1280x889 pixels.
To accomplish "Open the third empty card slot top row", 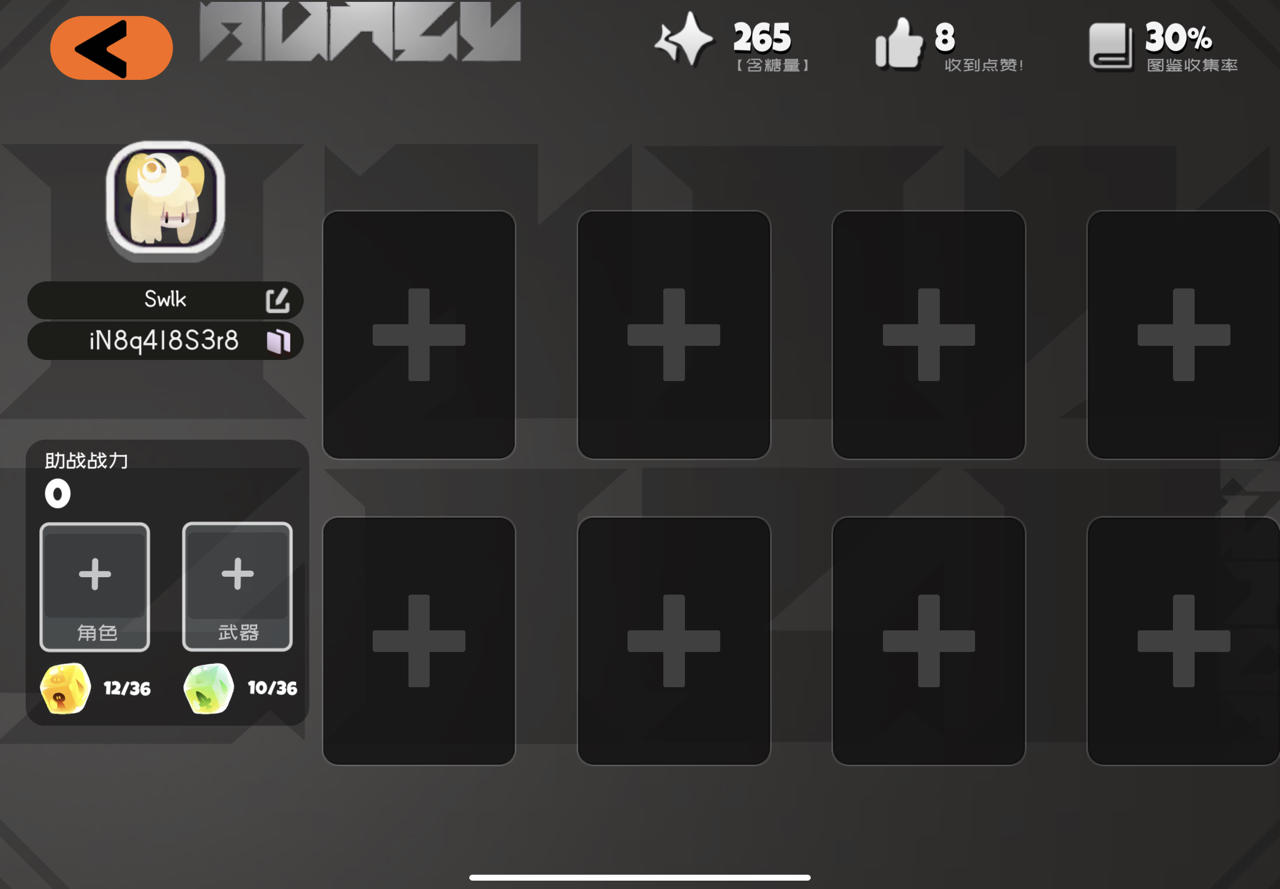I will click(928, 335).
